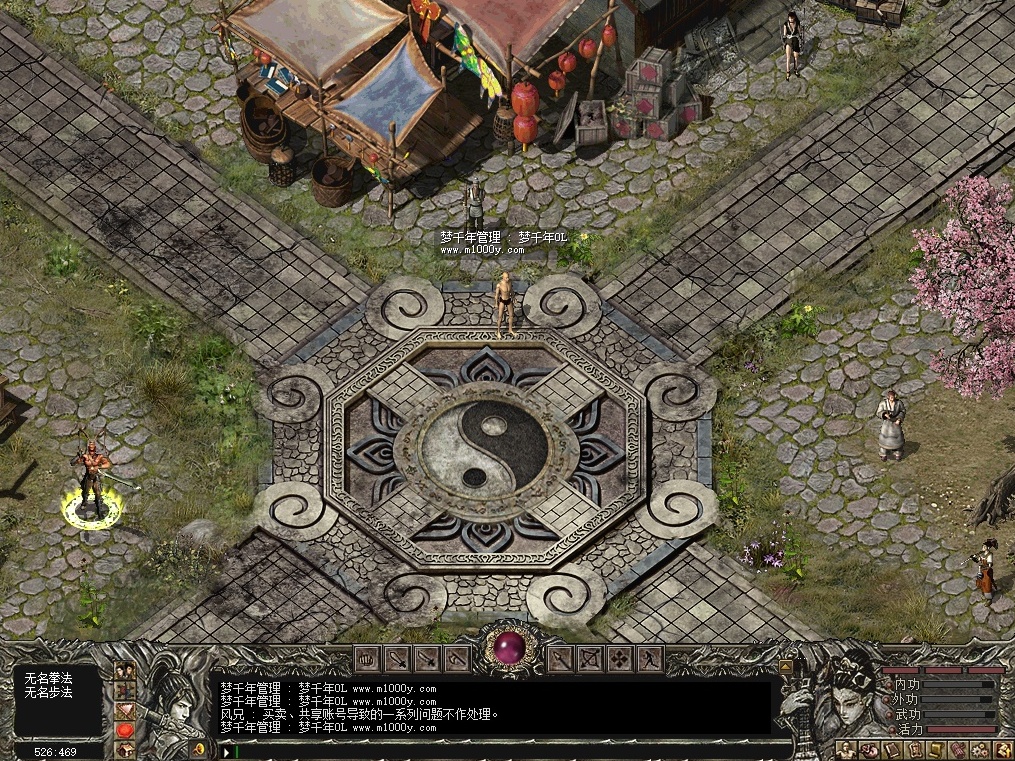Image resolution: width=1015 pixels, height=761 pixels.
Task: Open the character sheet icon
Action: (846, 750)
